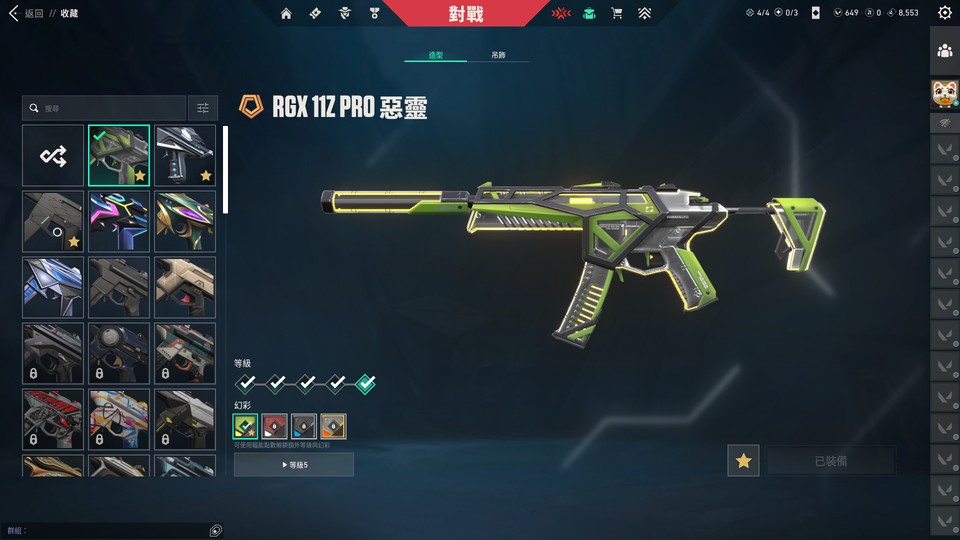Open the home icon in top navigation

[287, 14]
